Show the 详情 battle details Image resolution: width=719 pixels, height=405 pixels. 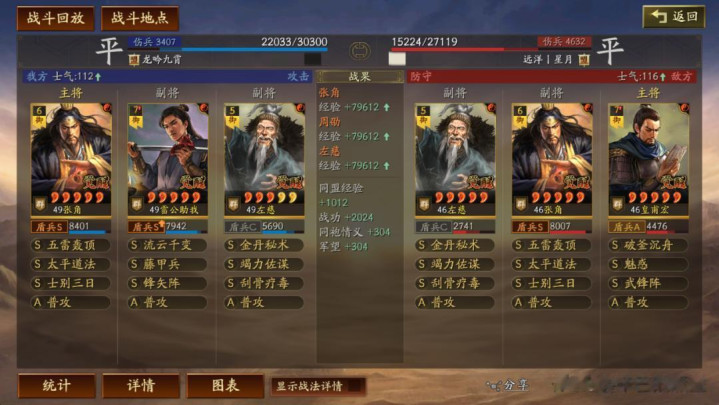[x=141, y=386]
